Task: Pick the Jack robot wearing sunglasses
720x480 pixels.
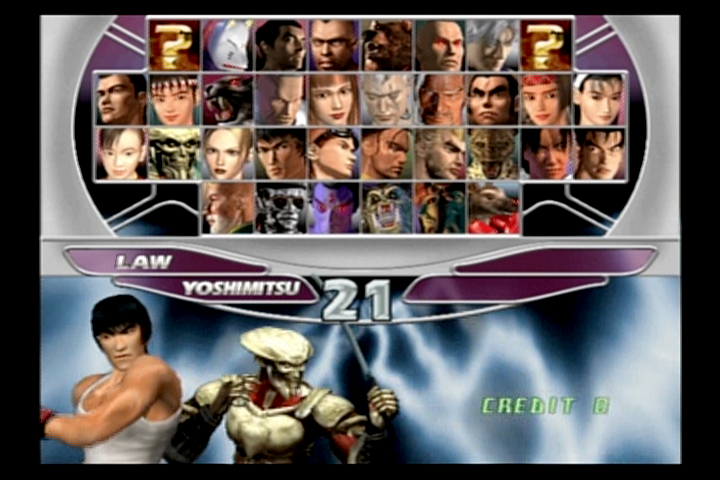Action: 281,207
